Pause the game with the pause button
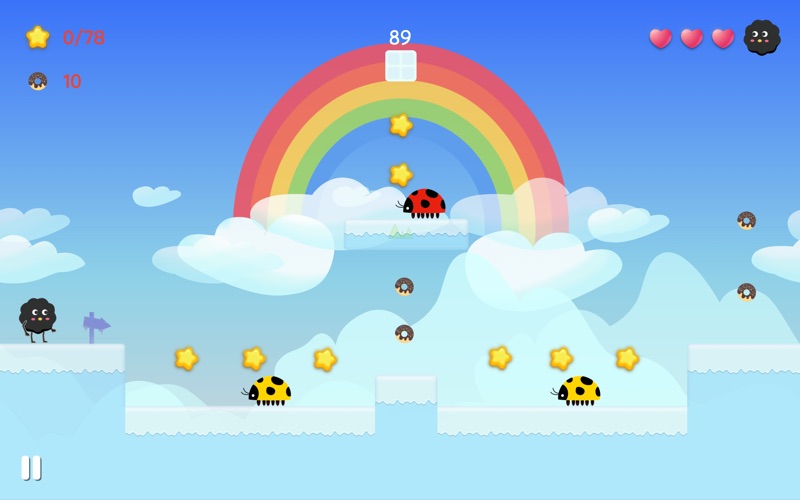The image size is (800, 500). click(31, 467)
